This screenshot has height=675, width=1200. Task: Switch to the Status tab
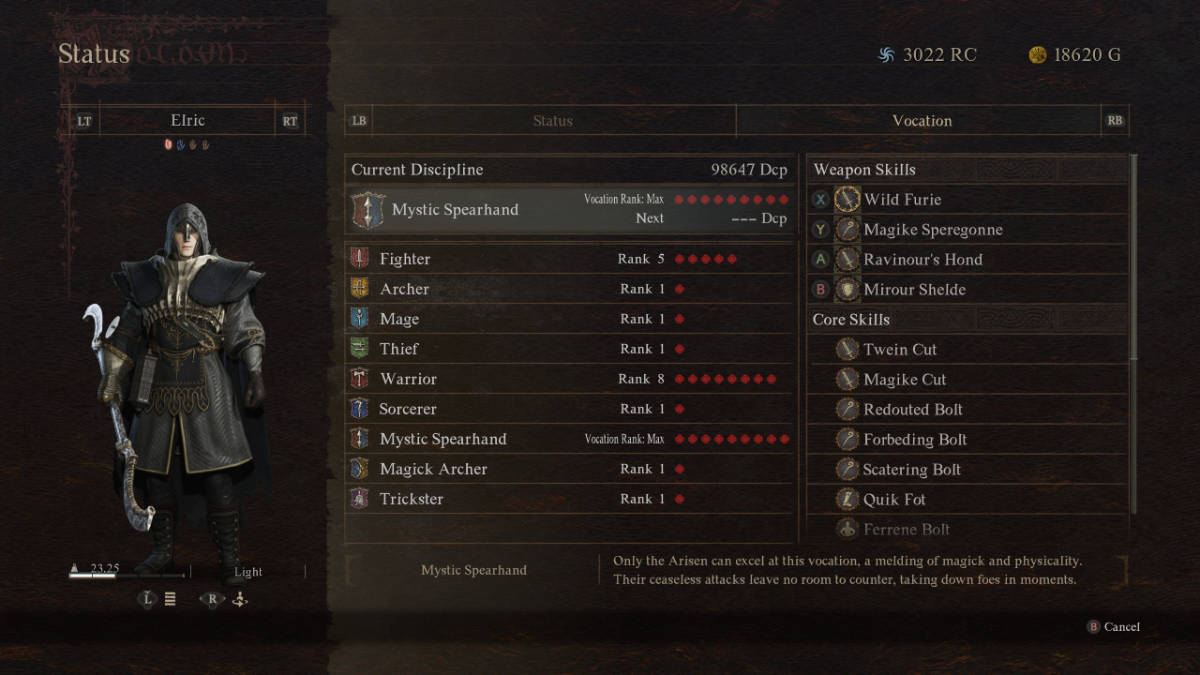pyautogui.click(x=553, y=121)
